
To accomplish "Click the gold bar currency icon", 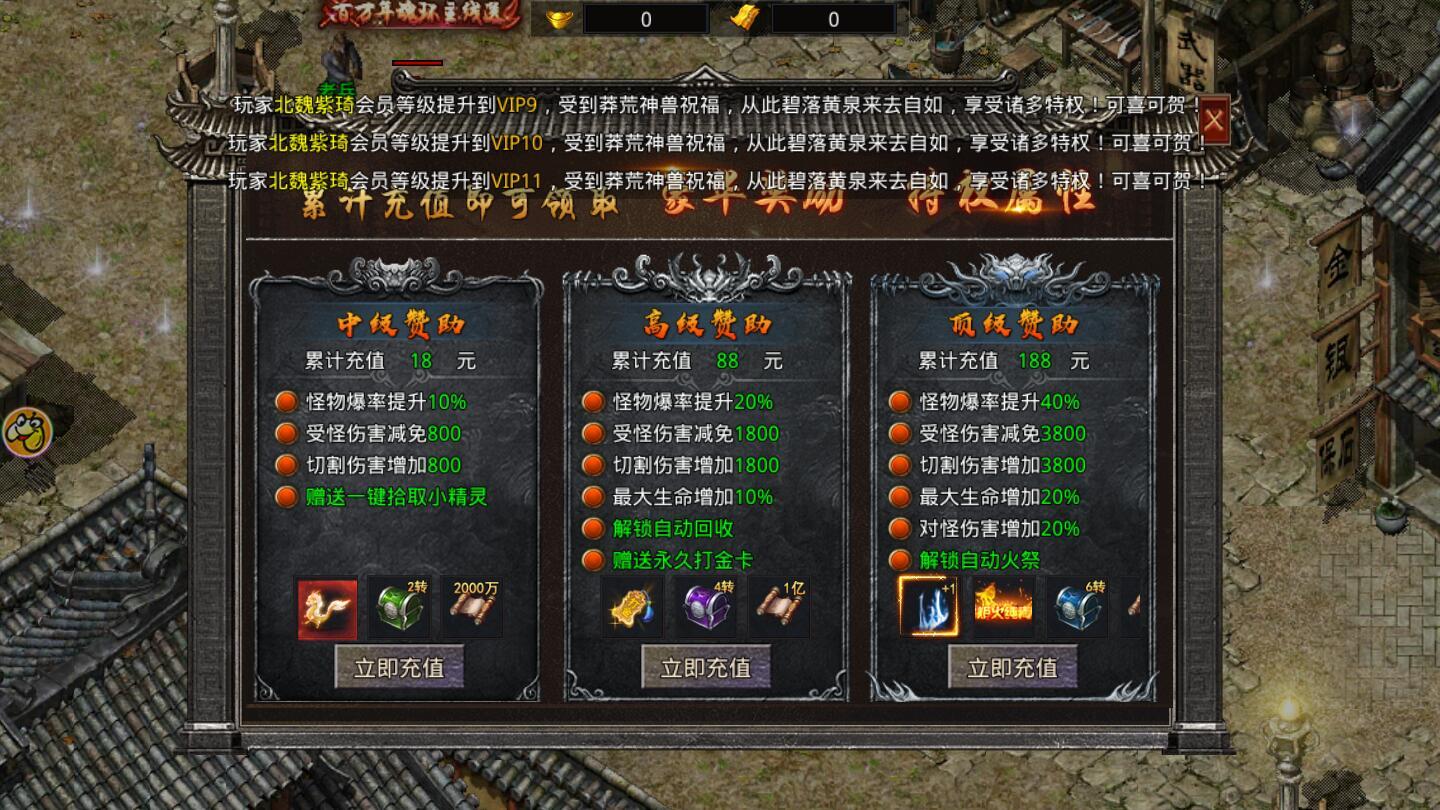I will click(x=746, y=17).
